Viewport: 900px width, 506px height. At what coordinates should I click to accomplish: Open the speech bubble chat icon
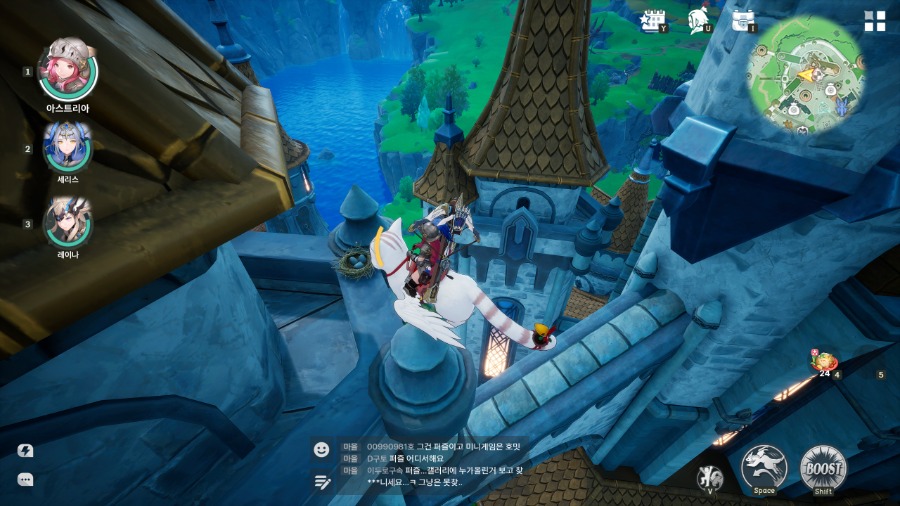(26, 480)
